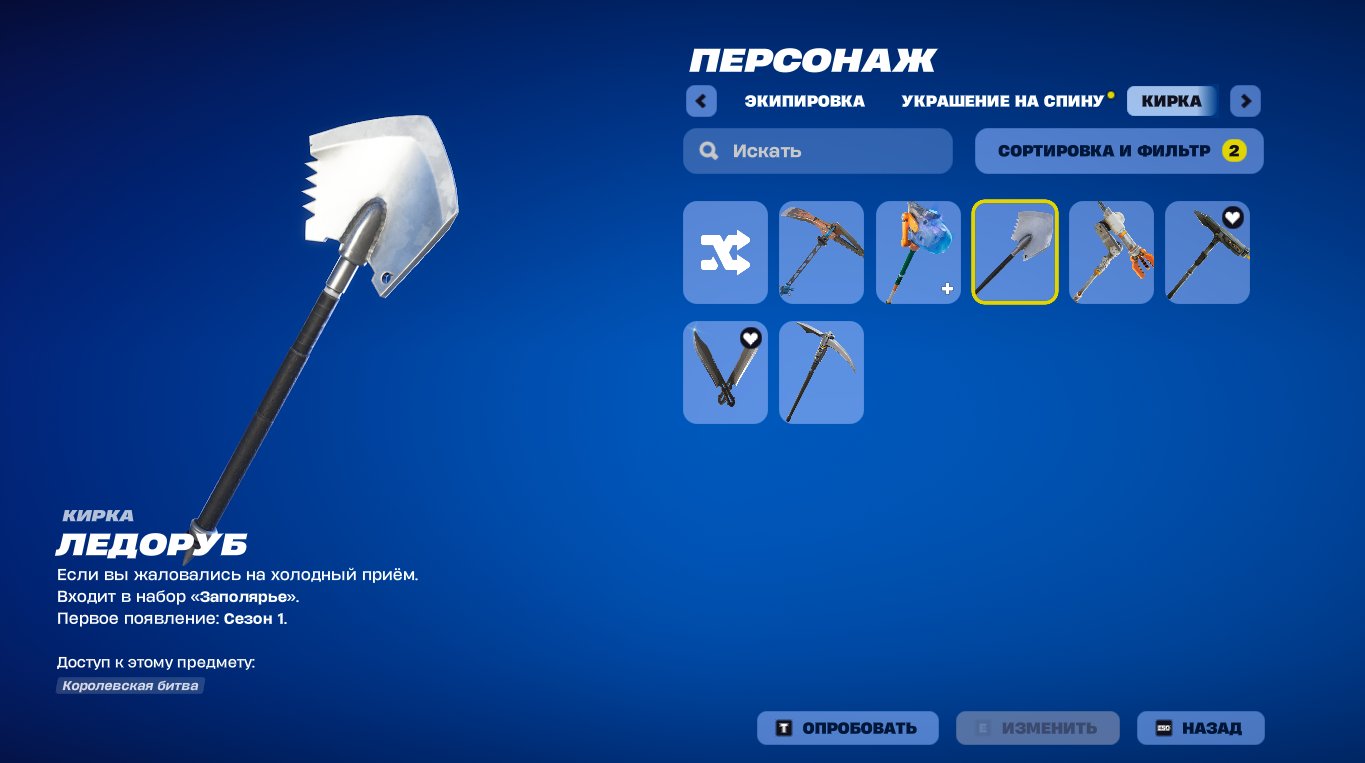Viewport: 1365px width, 763px height.
Task: Select the orange bone pickaxe thumbnail
Action: pos(820,252)
